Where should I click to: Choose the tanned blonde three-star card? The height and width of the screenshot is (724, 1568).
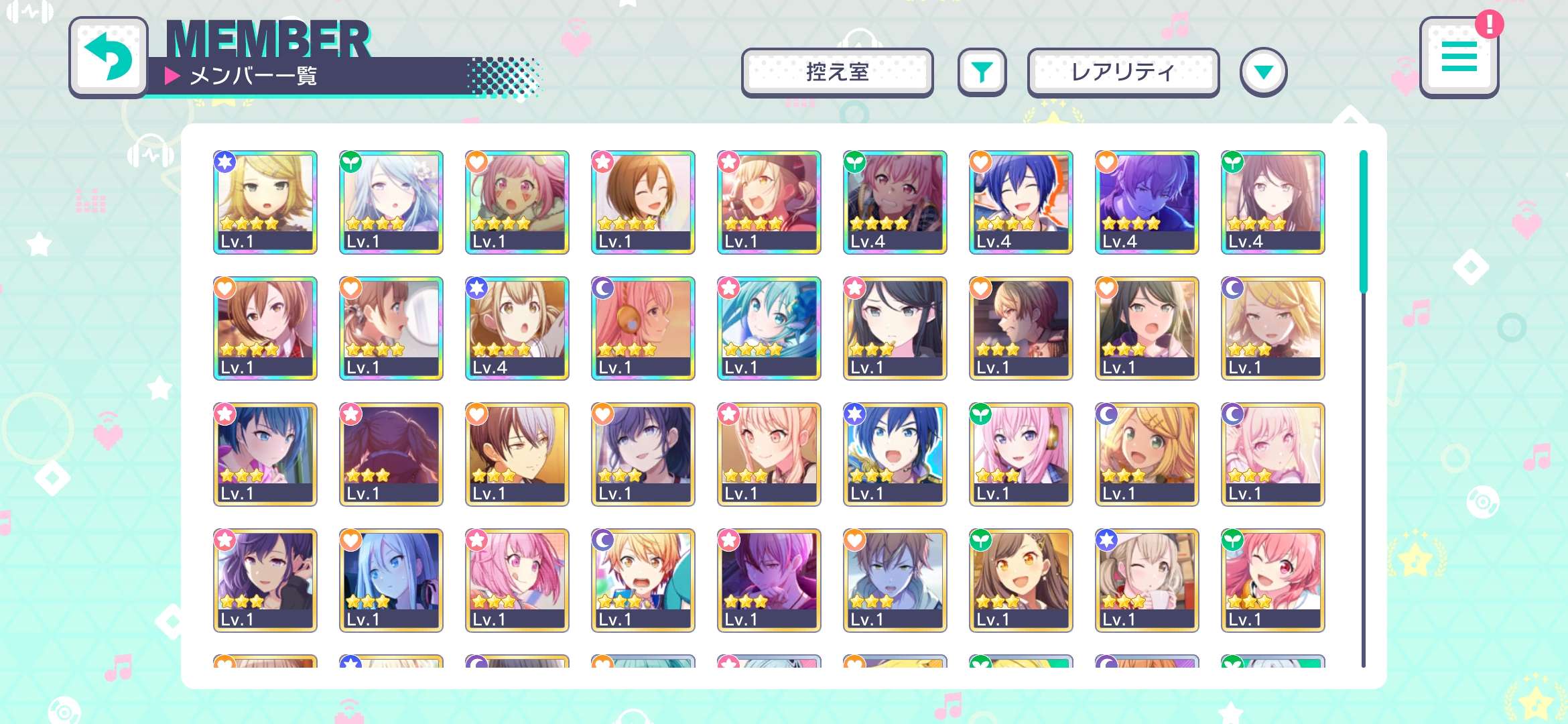[x=1147, y=454]
